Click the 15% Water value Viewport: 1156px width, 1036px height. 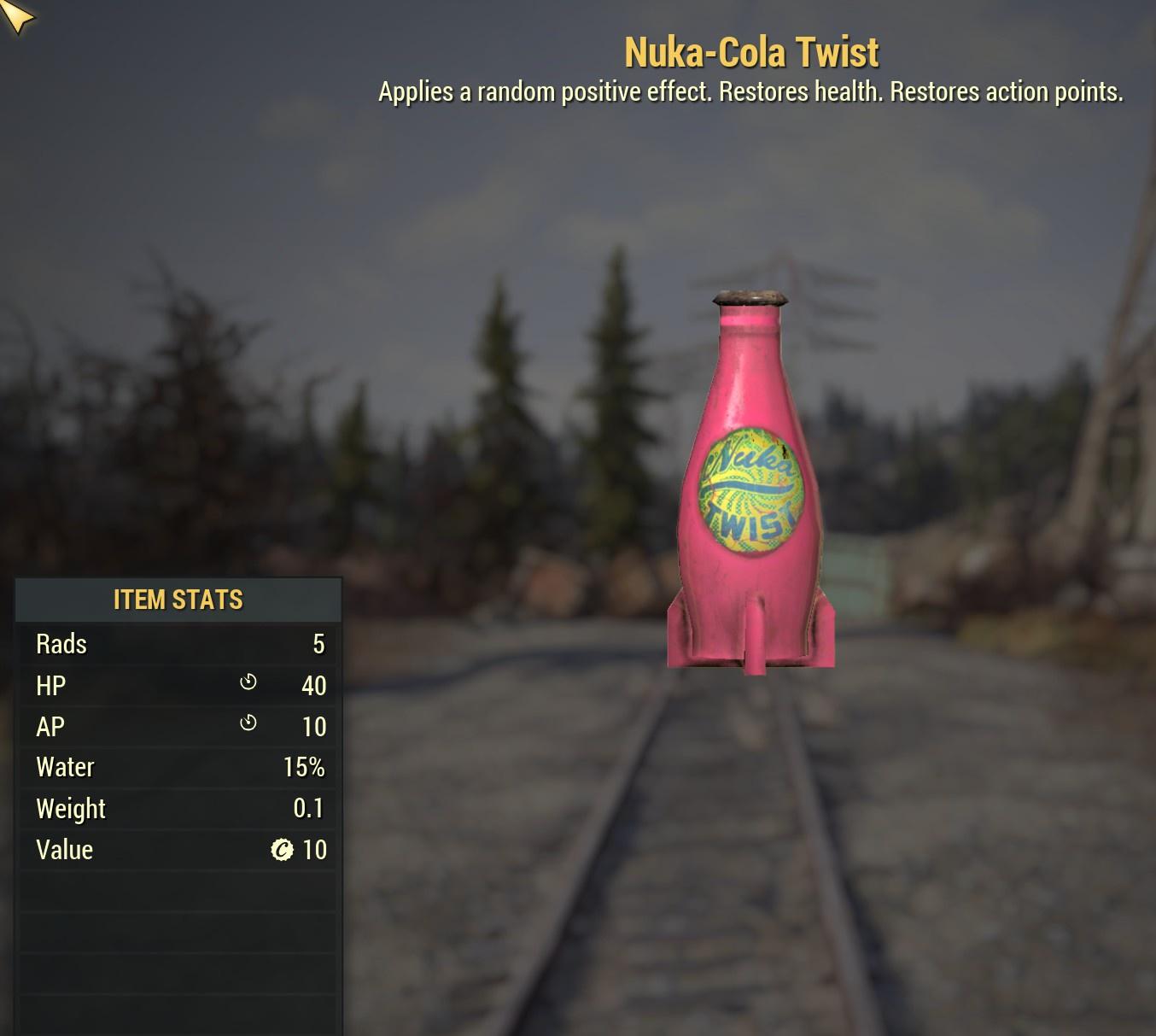pos(303,767)
